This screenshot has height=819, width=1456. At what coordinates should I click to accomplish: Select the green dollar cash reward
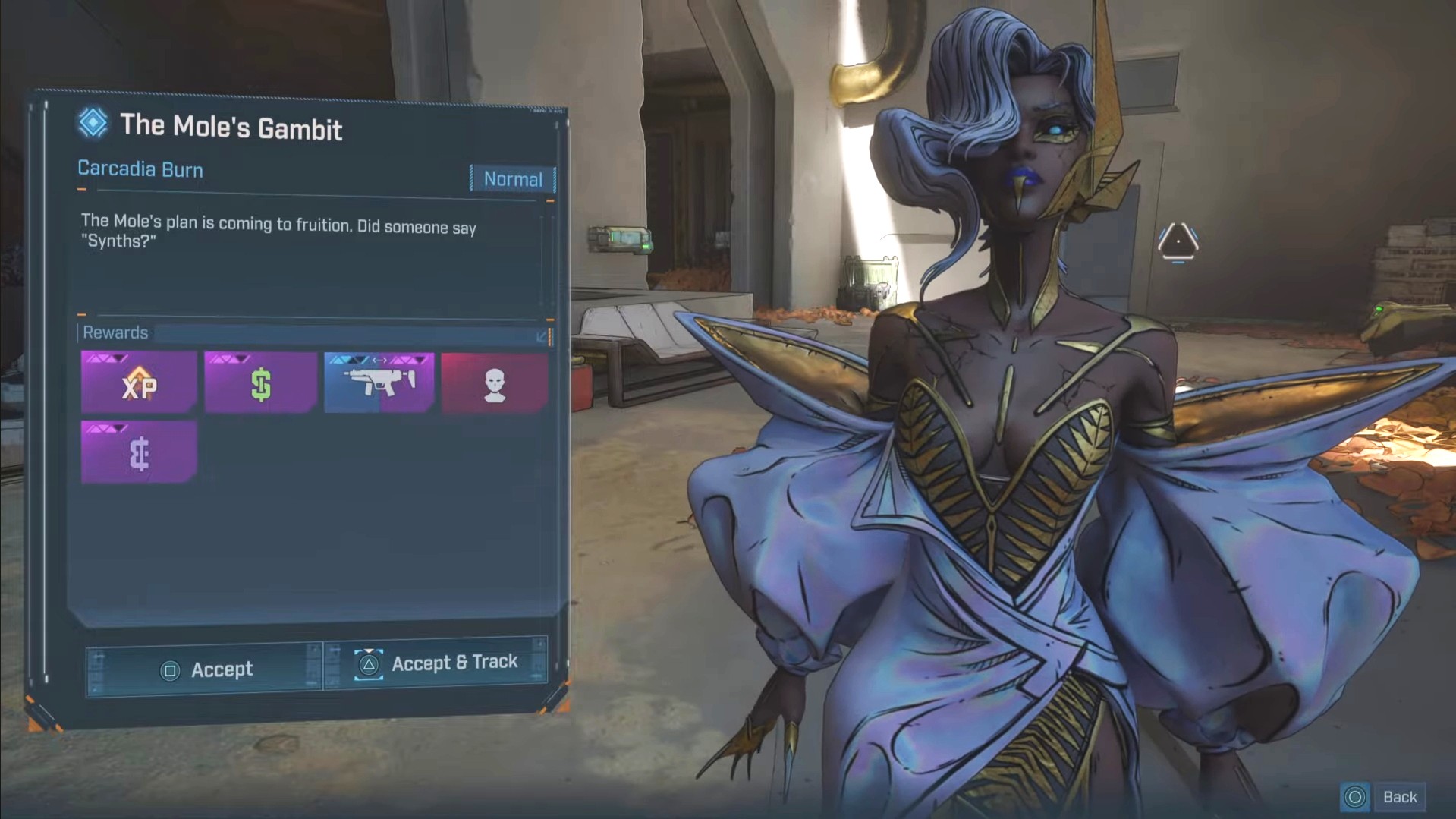[x=260, y=383]
